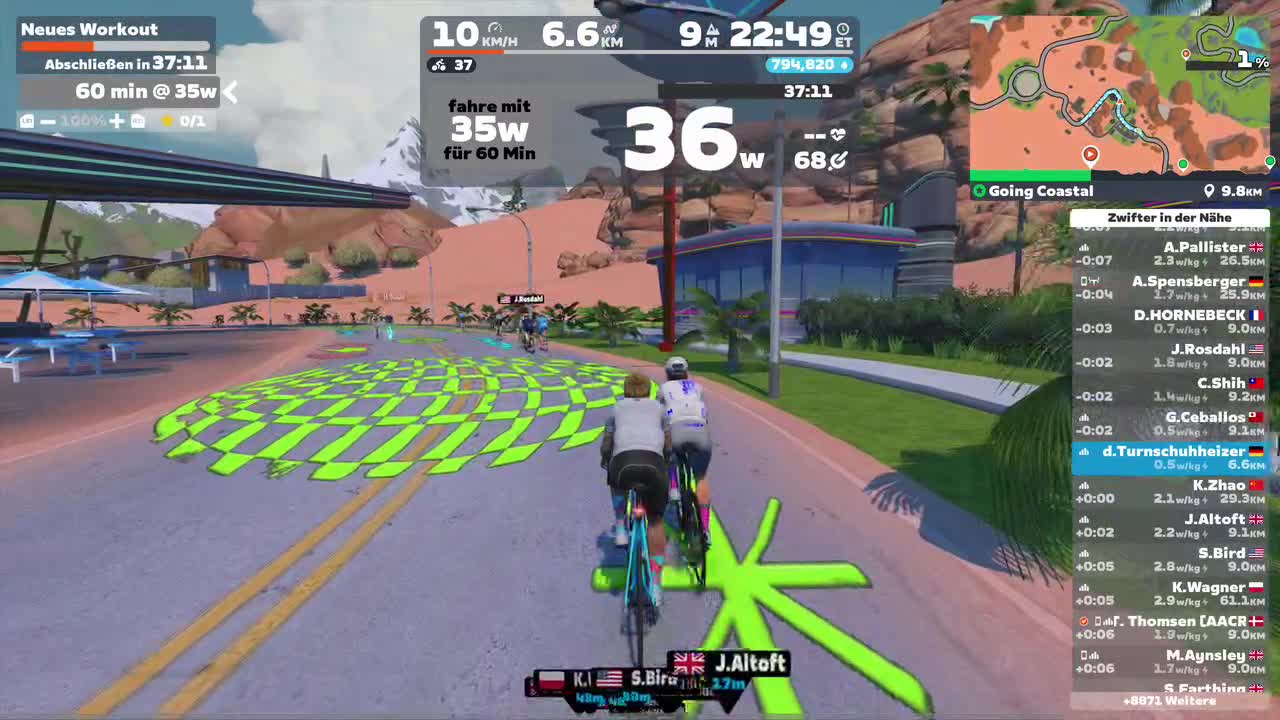Select J.Rosdahl in the rider list
Viewport: 1280px width, 720px height.
click(x=1170, y=356)
